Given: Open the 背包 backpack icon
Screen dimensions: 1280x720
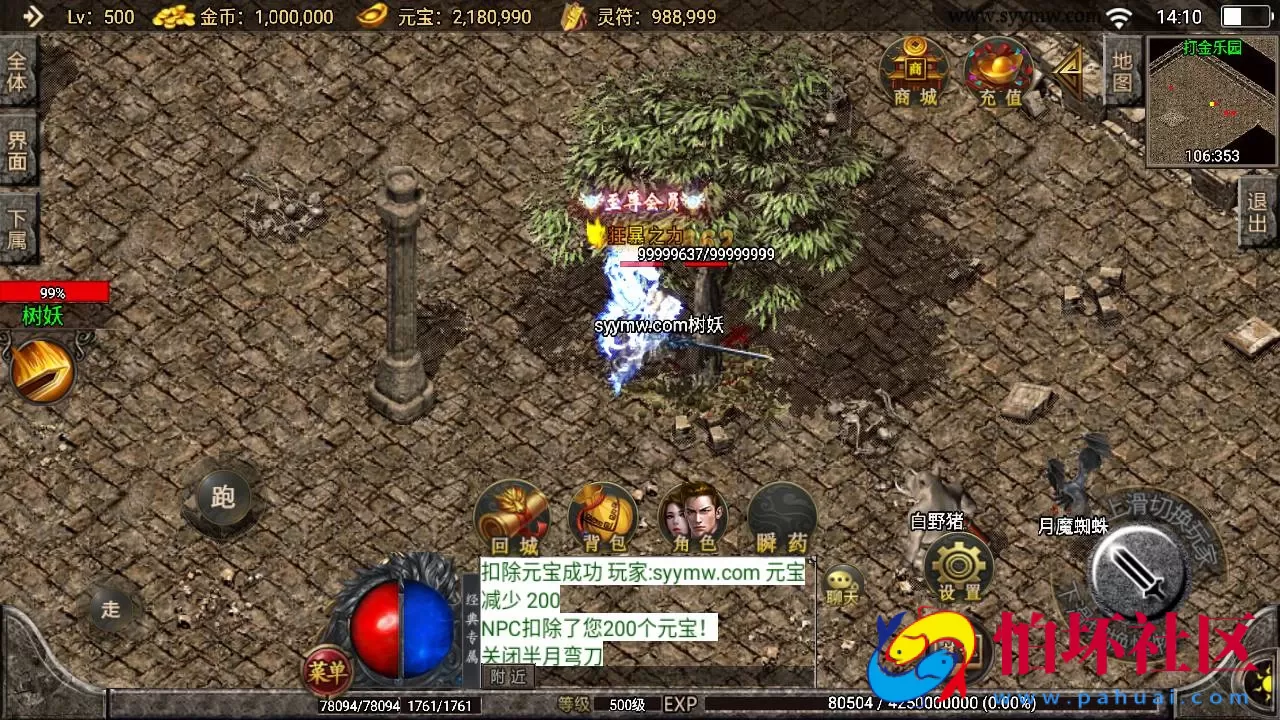Looking at the screenshot, I should click(x=602, y=515).
